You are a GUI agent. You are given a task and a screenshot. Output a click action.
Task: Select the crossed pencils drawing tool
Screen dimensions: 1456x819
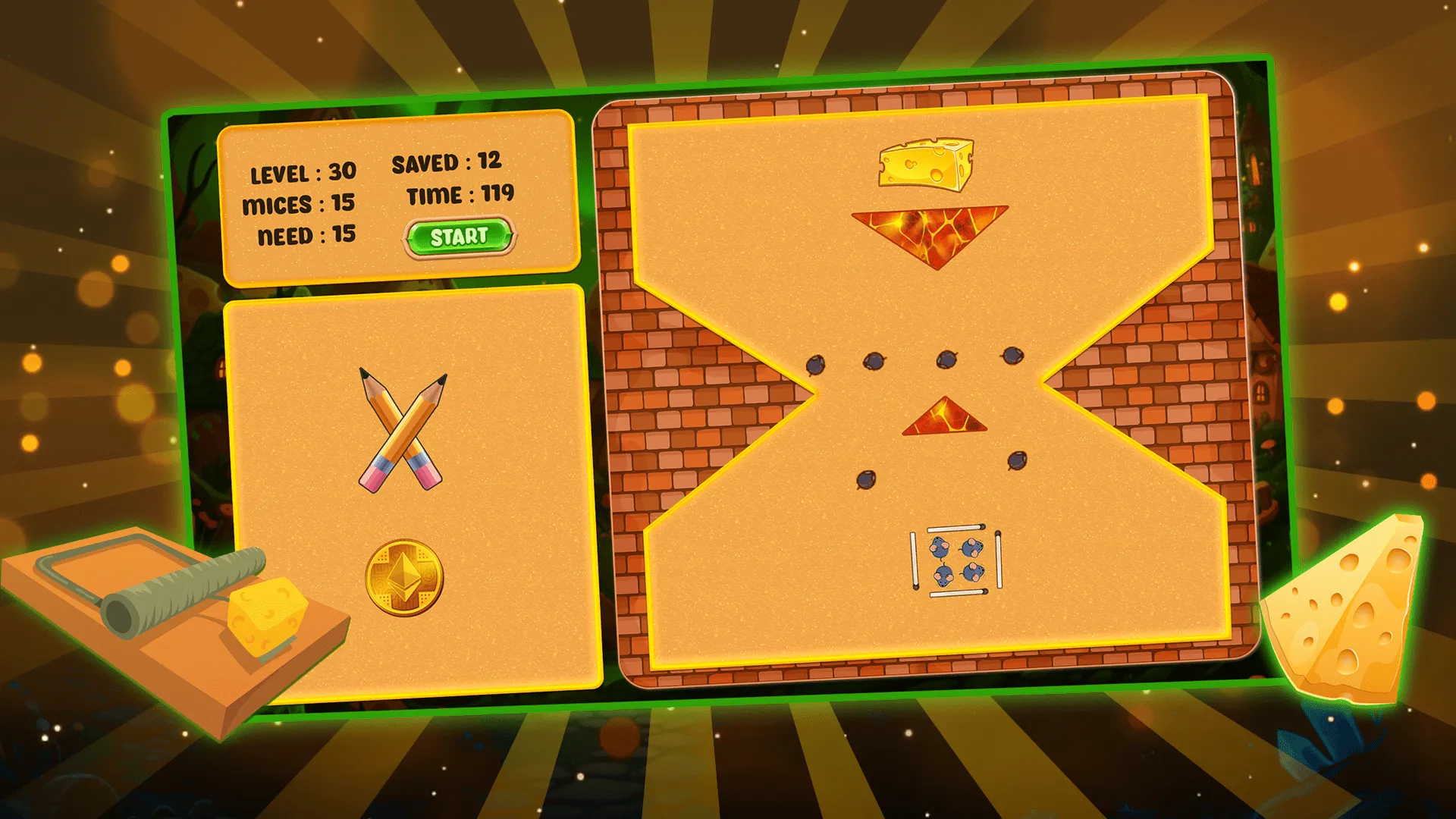coord(402,430)
